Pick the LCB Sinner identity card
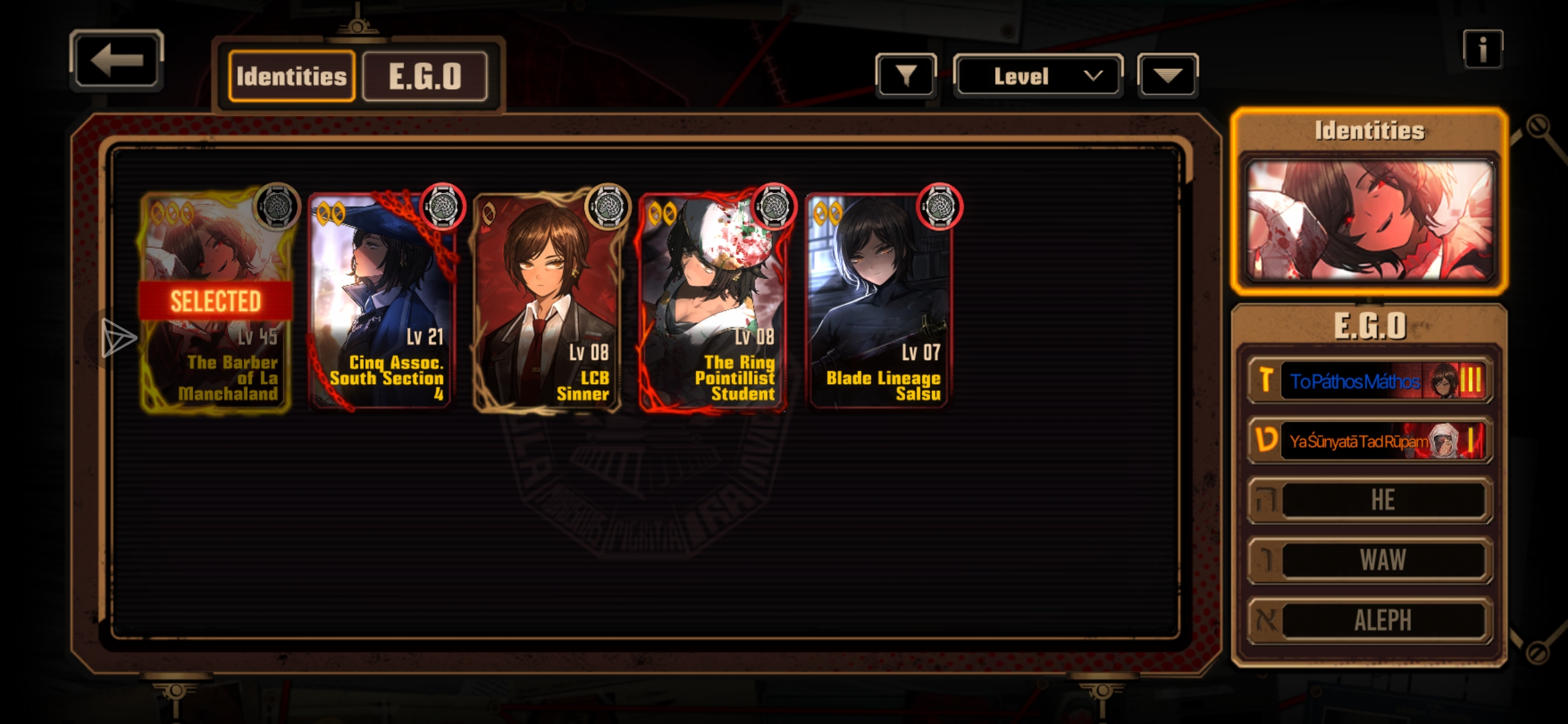This screenshot has width=1568, height=724. [547, 302]
